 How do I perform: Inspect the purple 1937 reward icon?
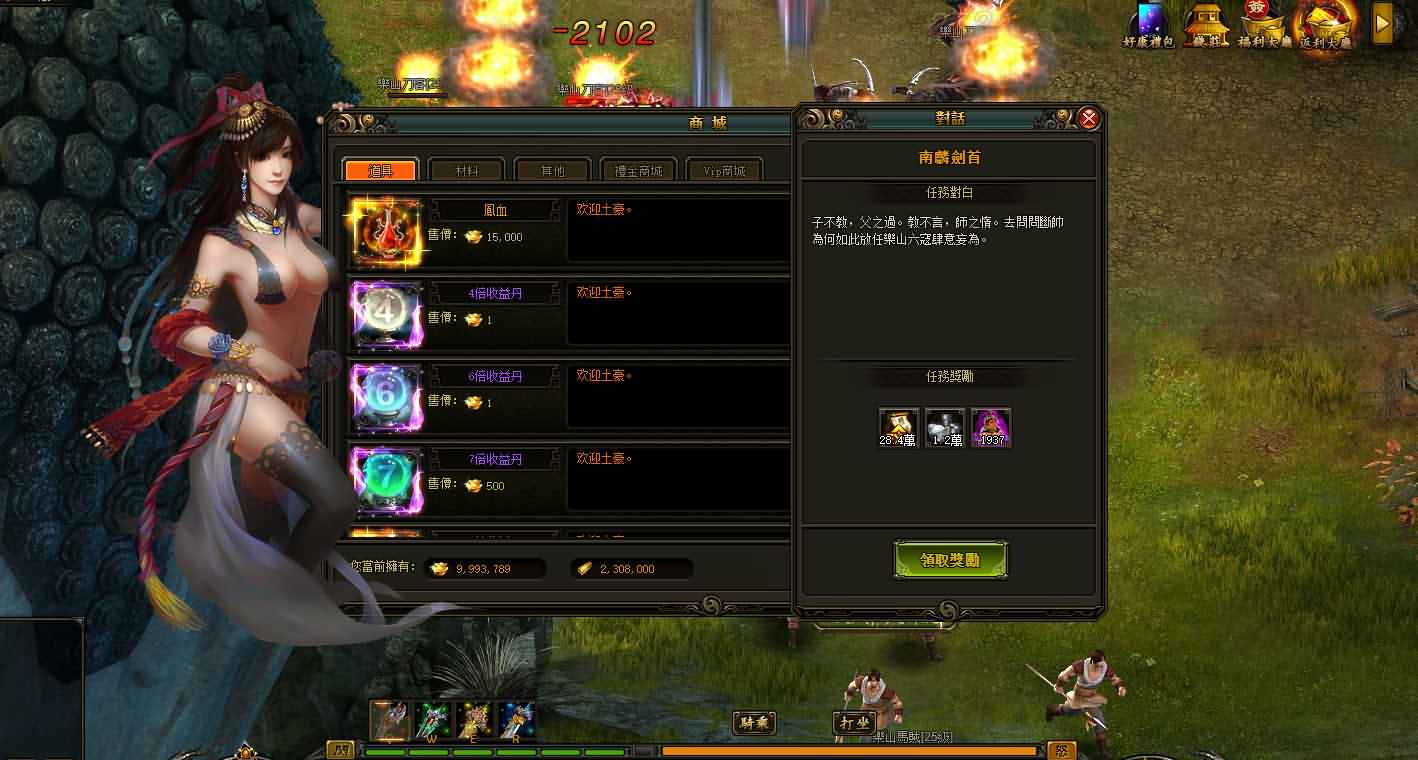(x=991, y=428)
